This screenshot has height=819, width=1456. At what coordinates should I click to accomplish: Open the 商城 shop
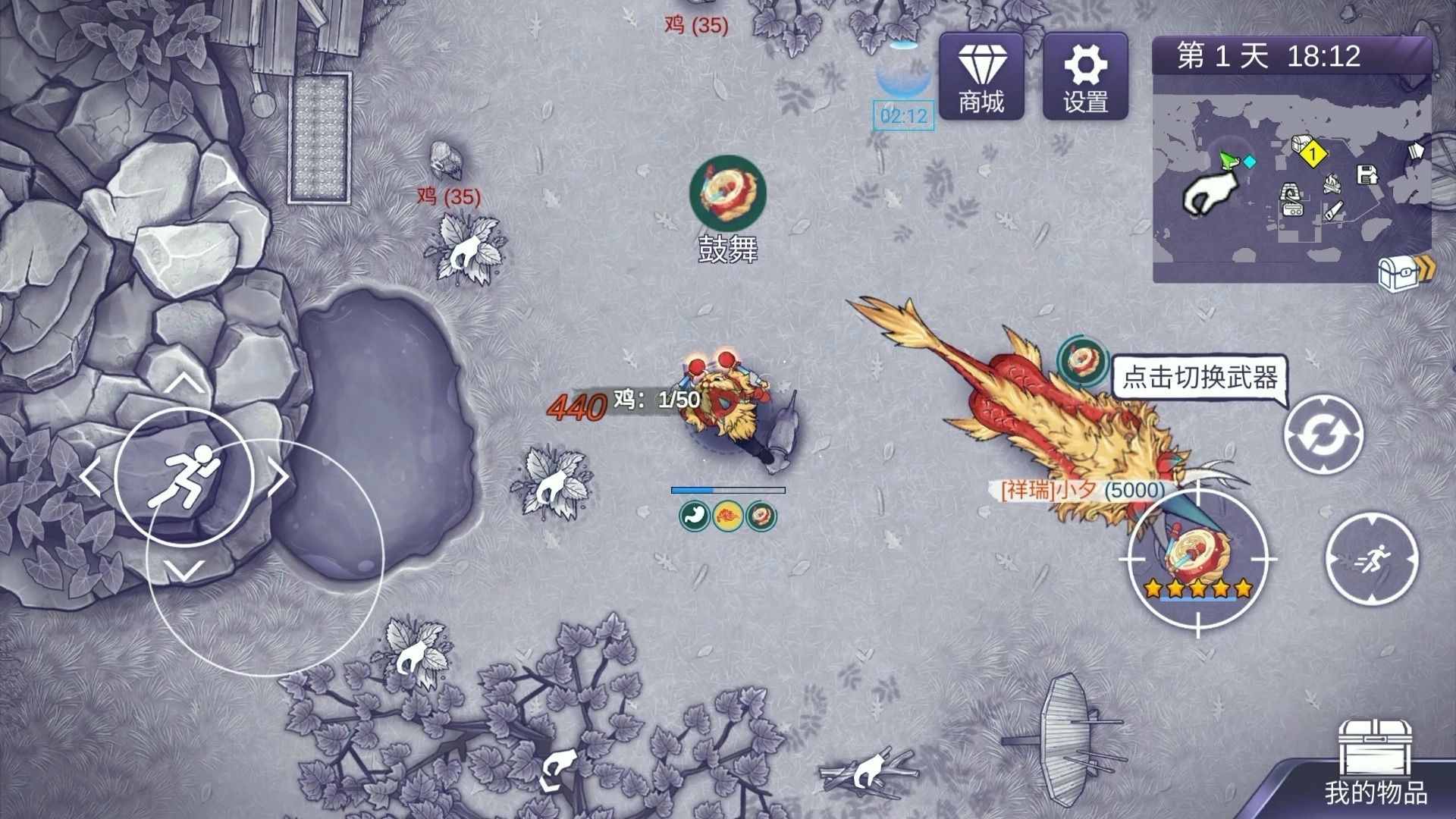pyautogui.click(x=981, y=77)
